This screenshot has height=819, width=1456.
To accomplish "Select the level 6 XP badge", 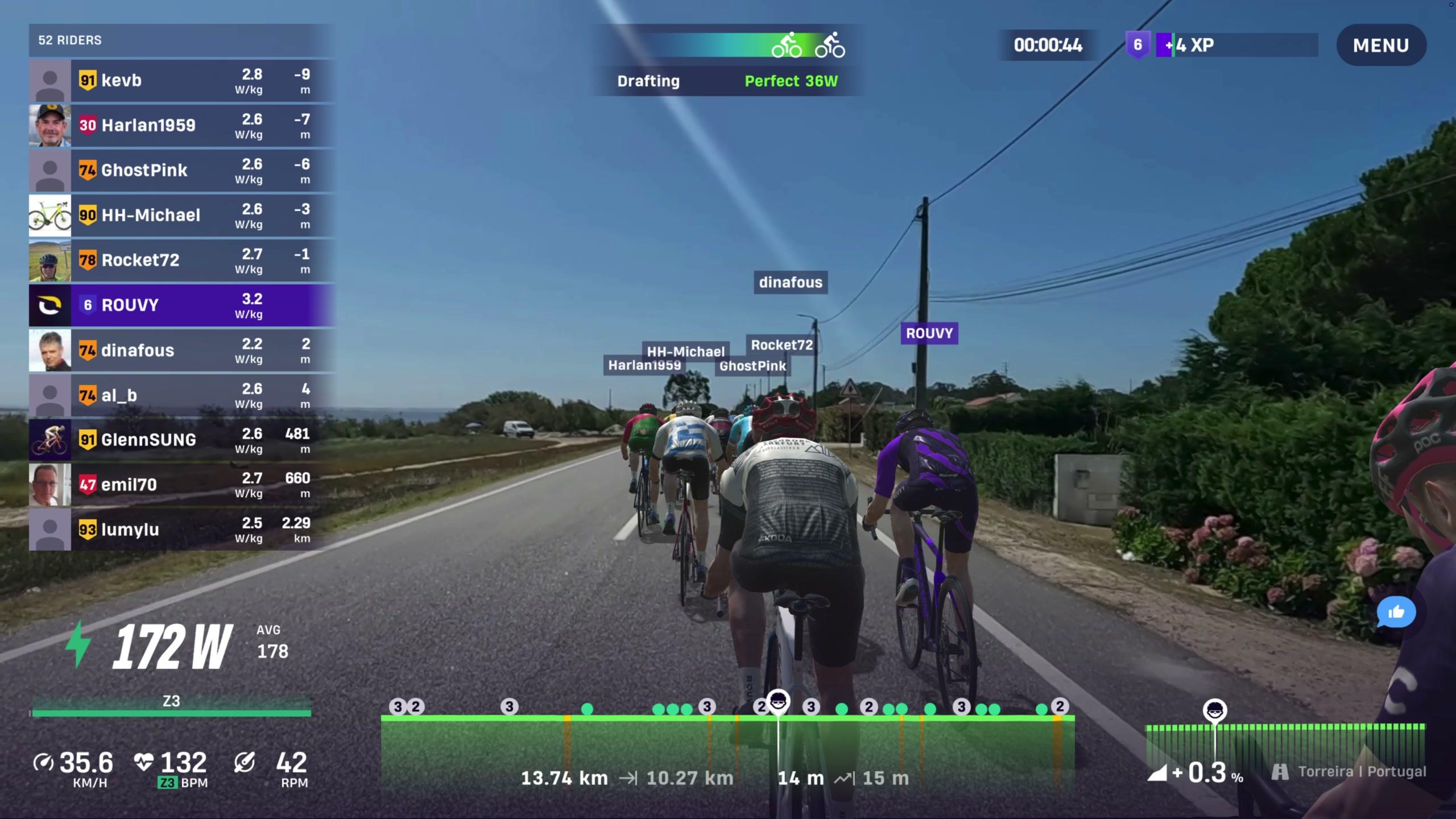I will click(1137, 45).
